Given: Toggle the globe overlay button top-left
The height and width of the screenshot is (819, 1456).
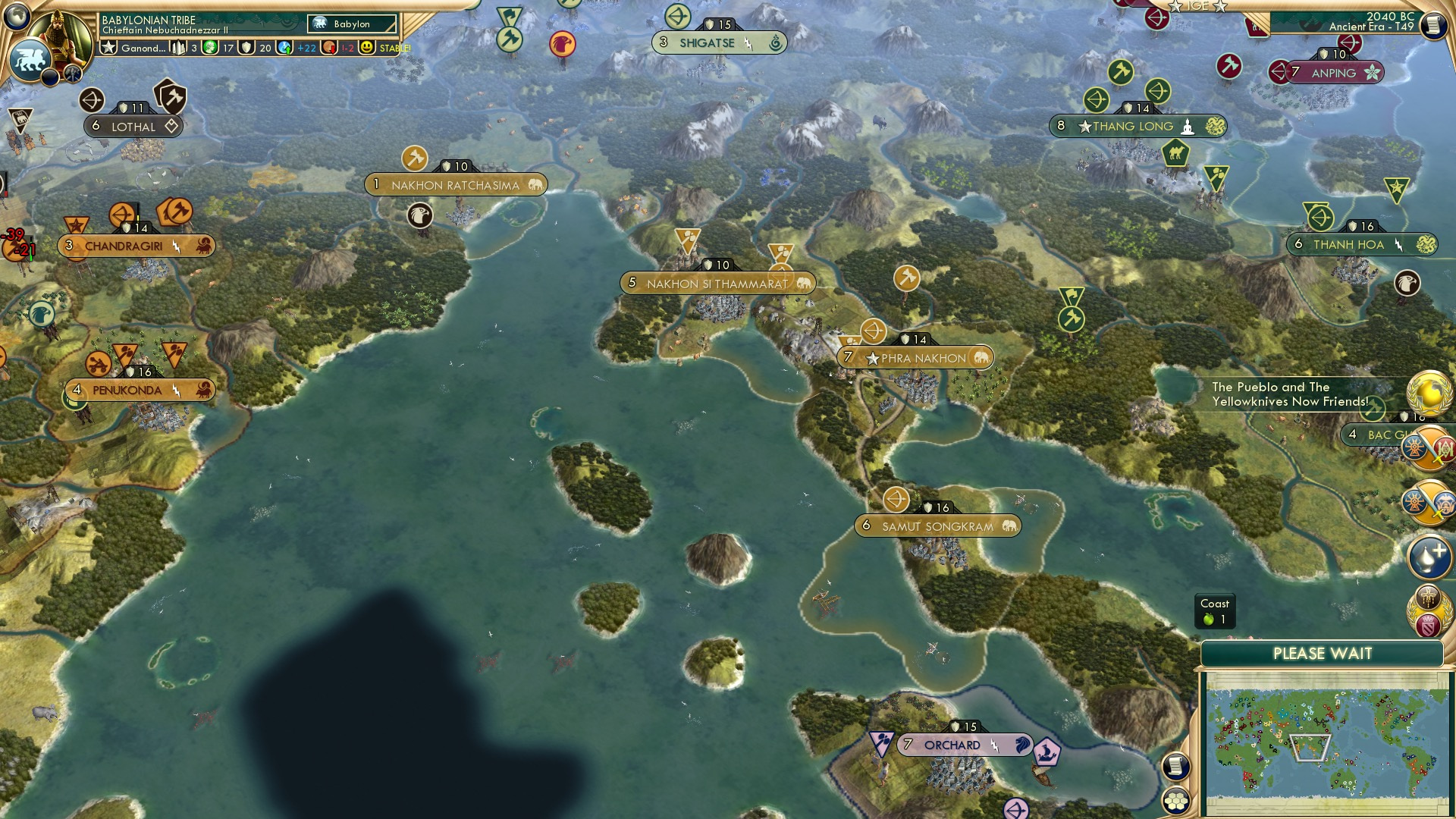Looking at the screenshot, I should (x=17, y=16).
